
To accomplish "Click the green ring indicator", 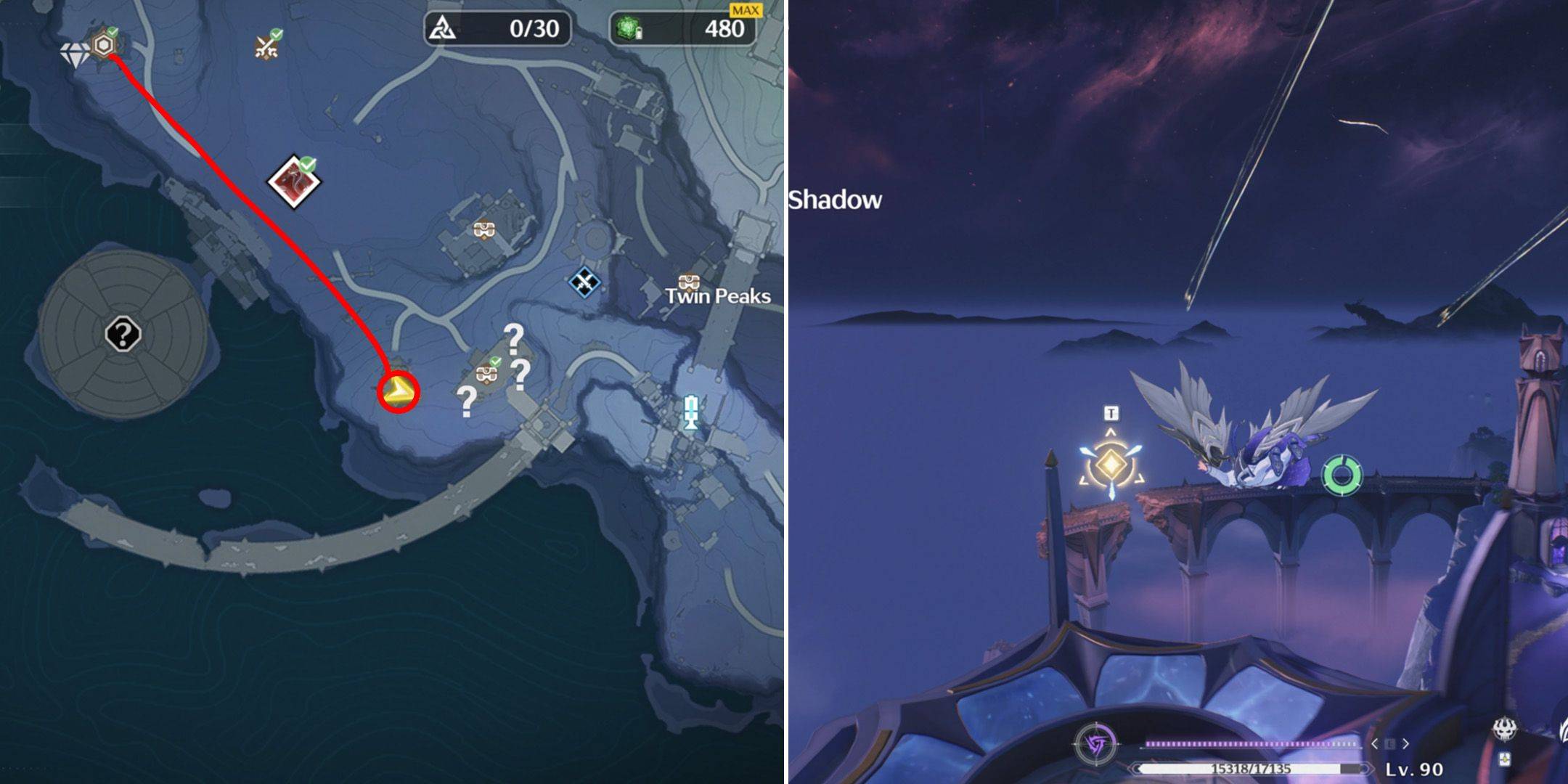I will tap(1342, 475).
